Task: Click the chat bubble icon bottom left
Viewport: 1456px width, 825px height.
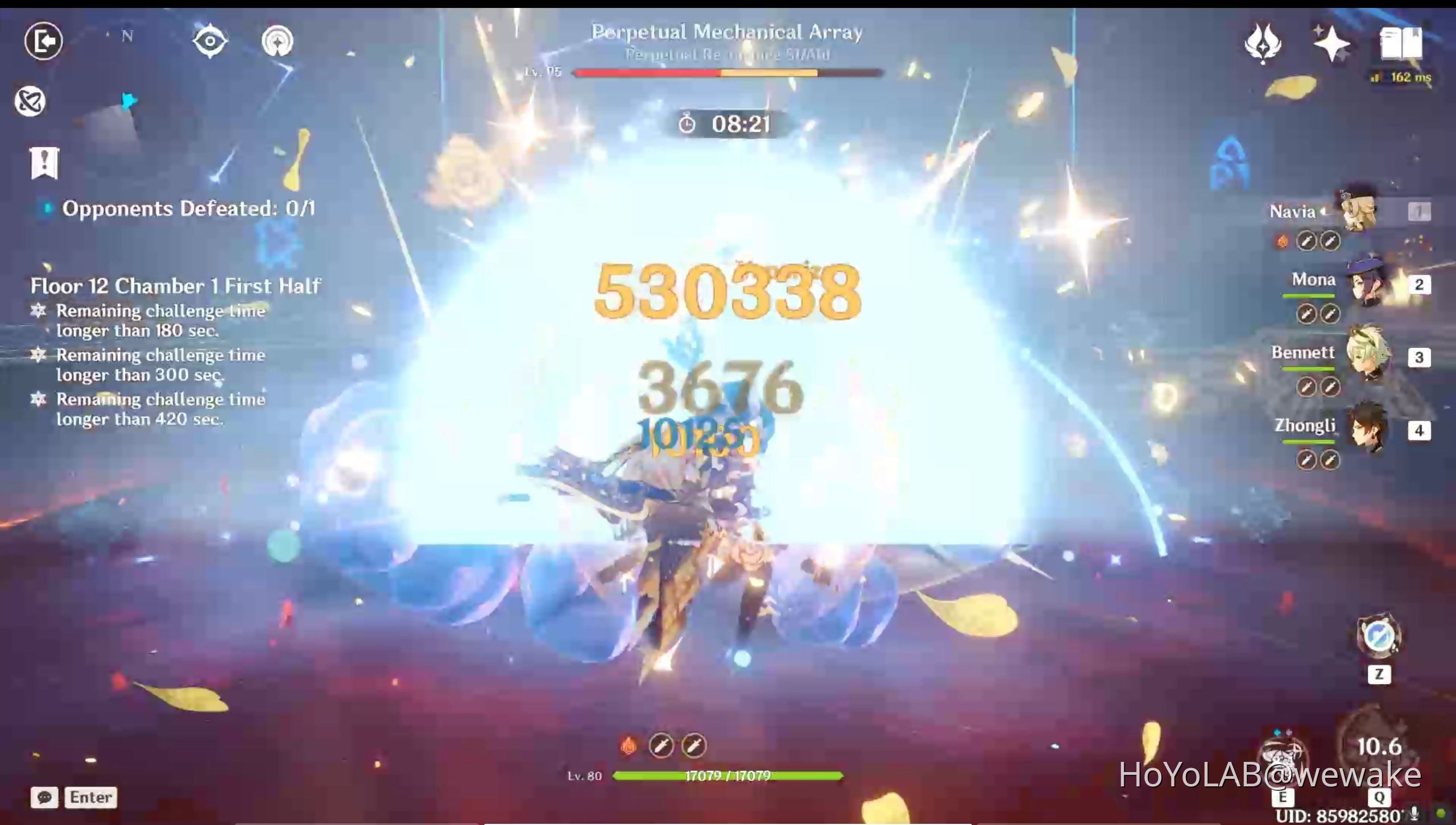Action: 45,797
